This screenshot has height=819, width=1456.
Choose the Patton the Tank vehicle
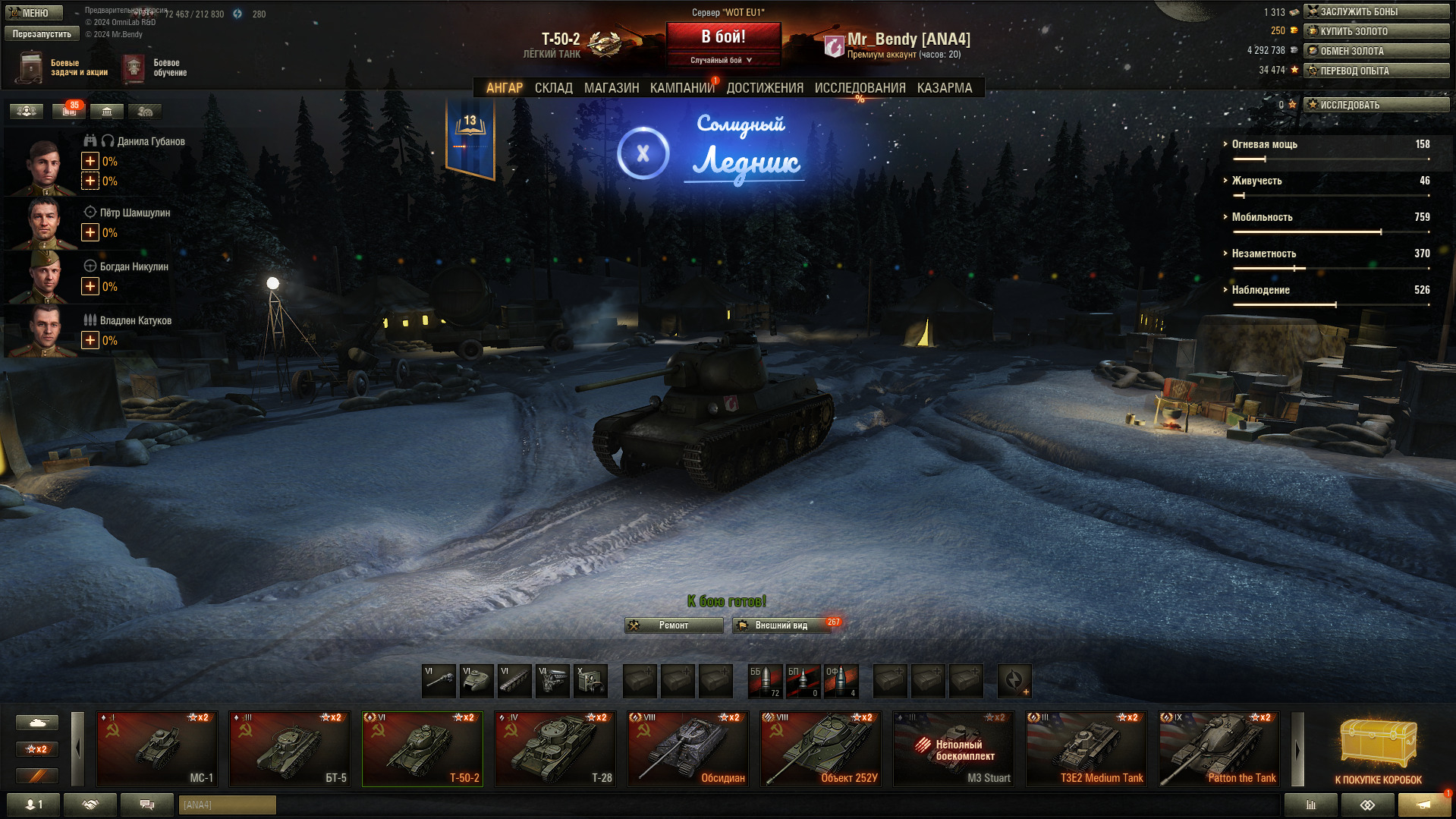(1219, 748)
